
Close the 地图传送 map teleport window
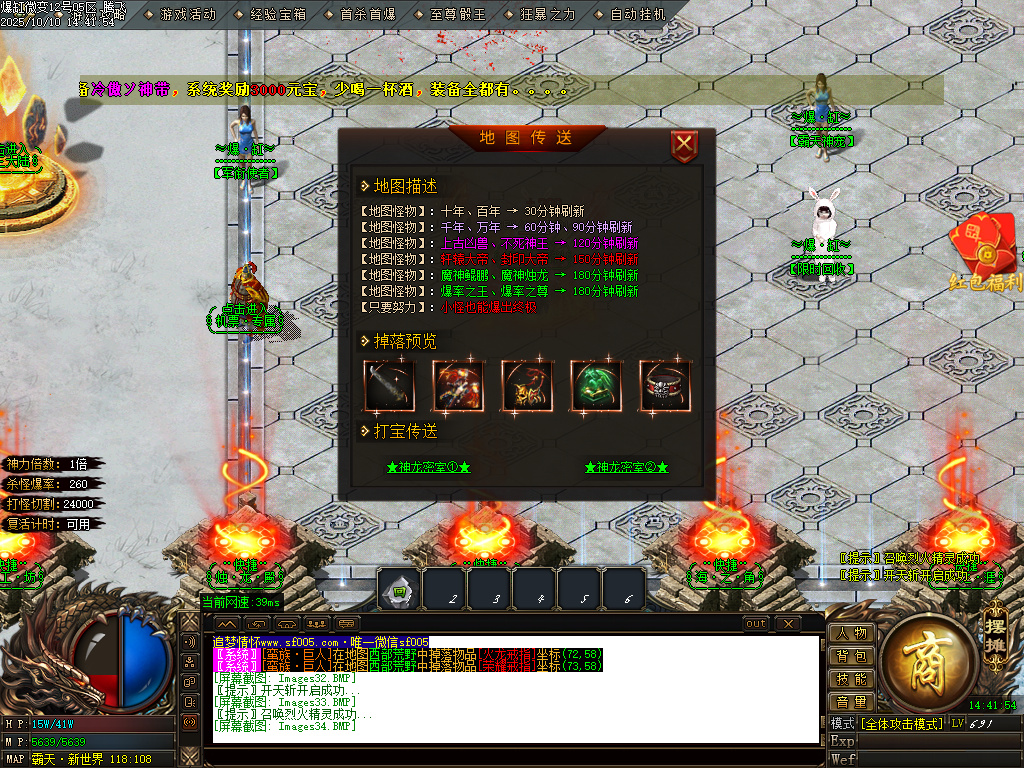[x=684, y=147]
